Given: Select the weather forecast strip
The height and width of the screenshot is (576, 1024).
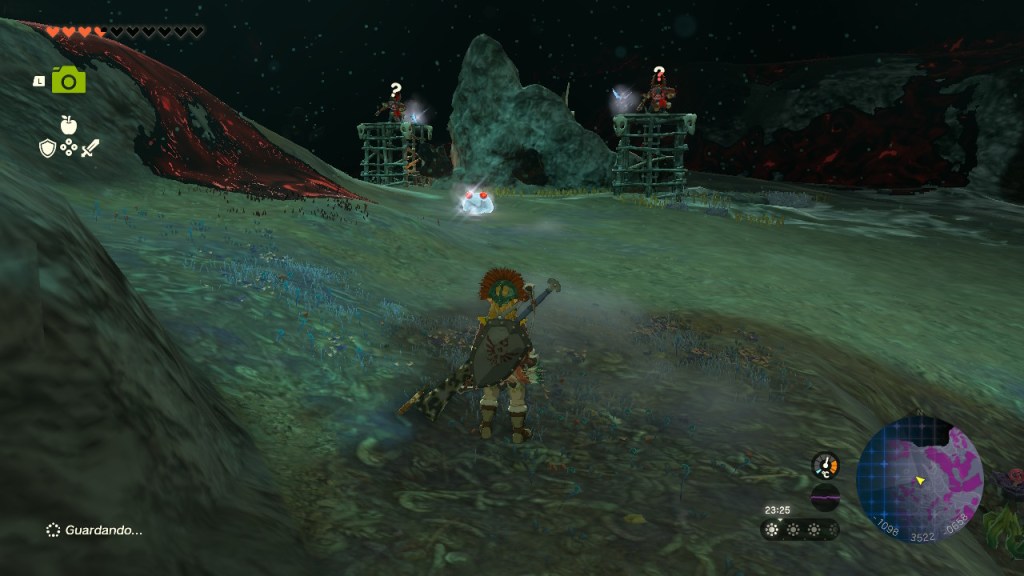Looking at the screenshot, I should tap(800, 530).
